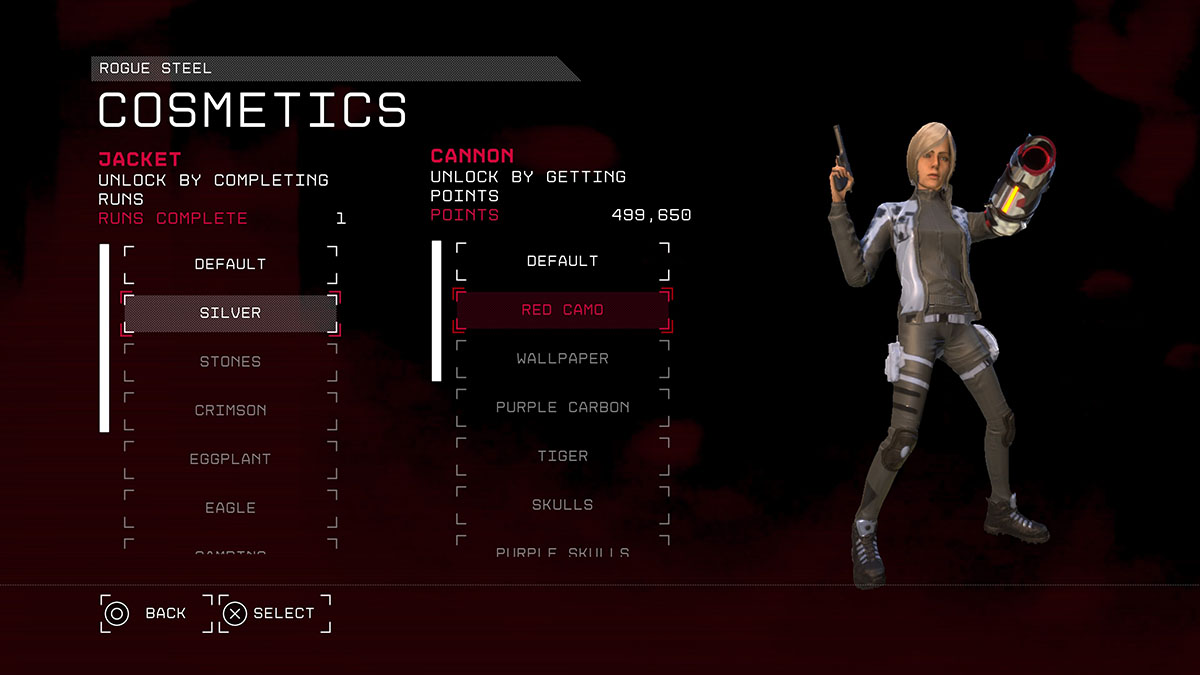Click the jacket list scrollbar
Screen dimensions: 1200x675
coord(104,338)
